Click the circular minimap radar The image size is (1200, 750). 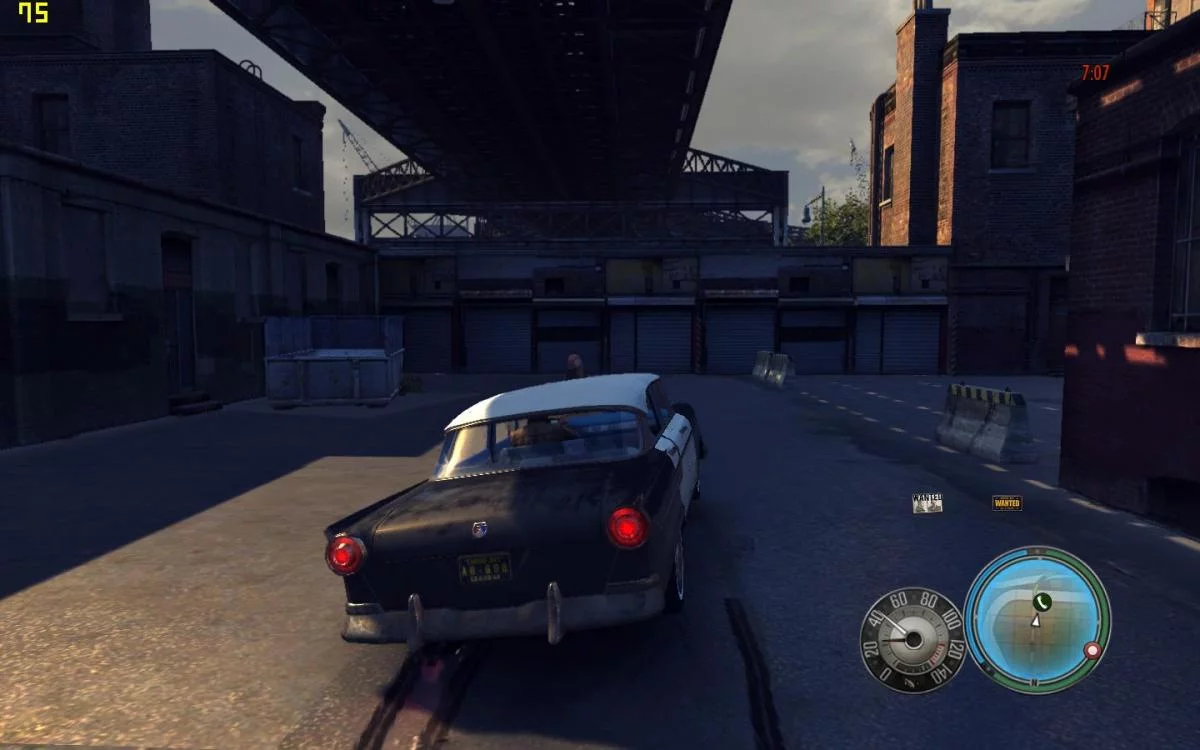coord(1037,620)
